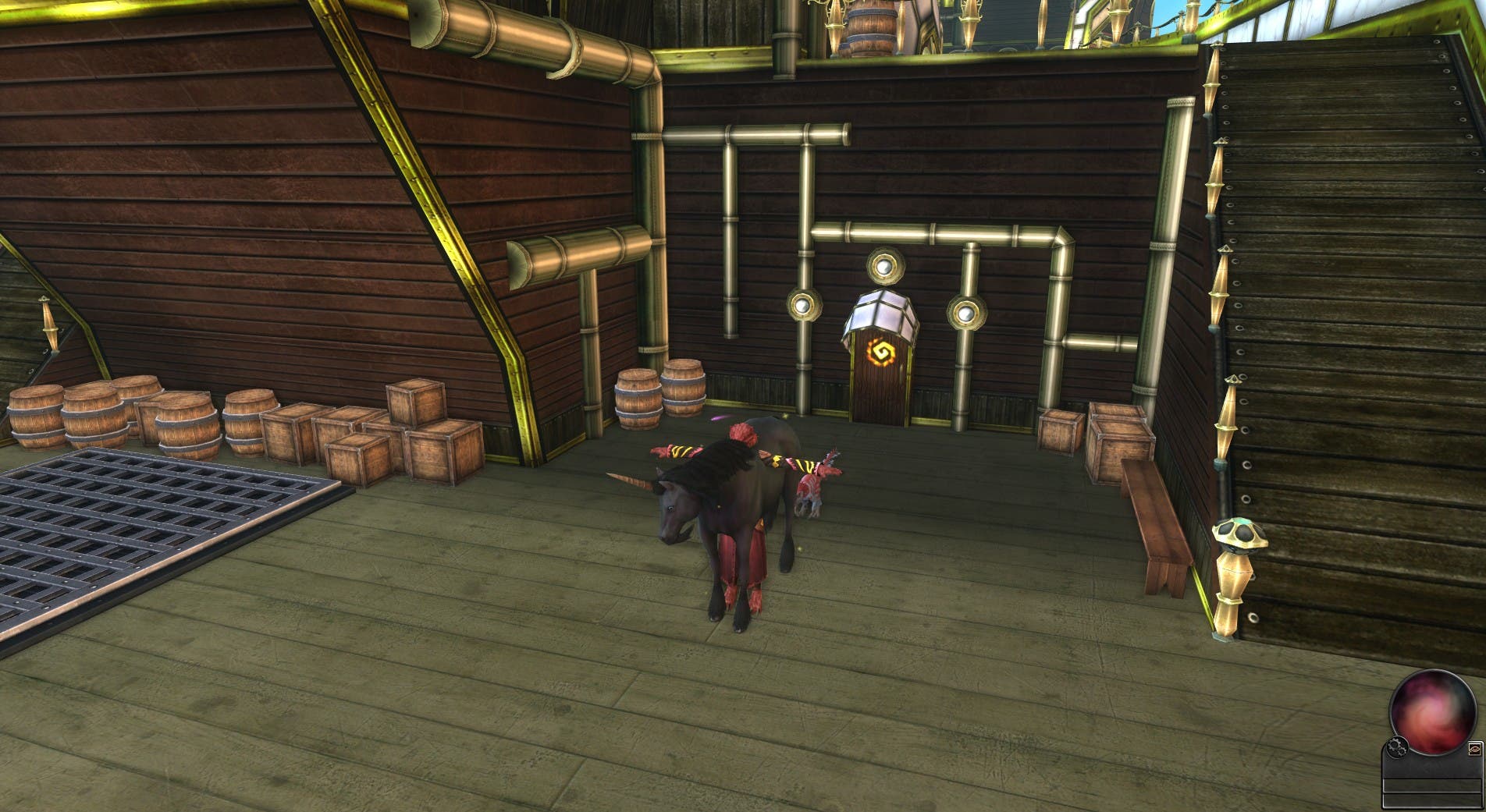1486x812 pixels.
Task: Click the barrel standing beside the door
Action: [682, 395]
